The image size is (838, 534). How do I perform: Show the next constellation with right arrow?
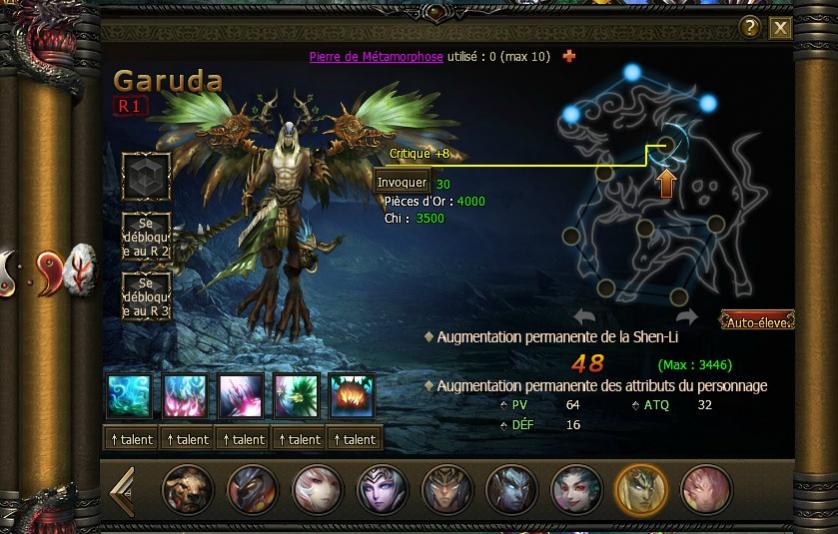pyautogui.click(x=686, y=317)
